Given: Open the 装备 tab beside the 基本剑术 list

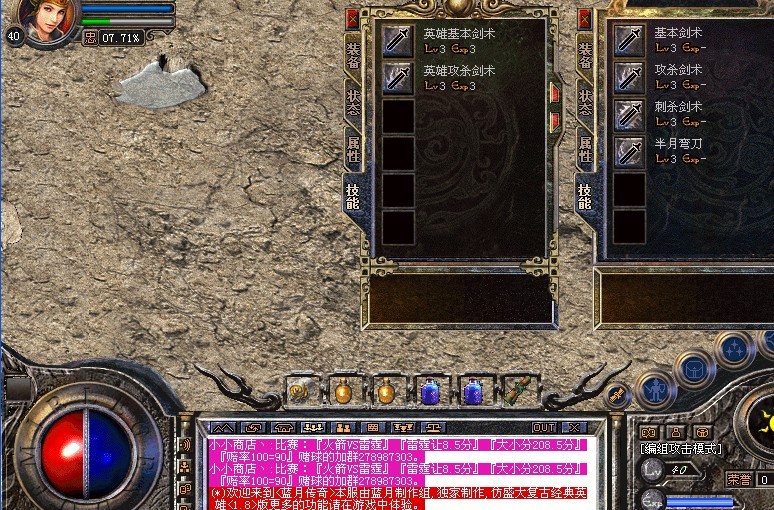Looking at the screenshot, I should point(585,56).
